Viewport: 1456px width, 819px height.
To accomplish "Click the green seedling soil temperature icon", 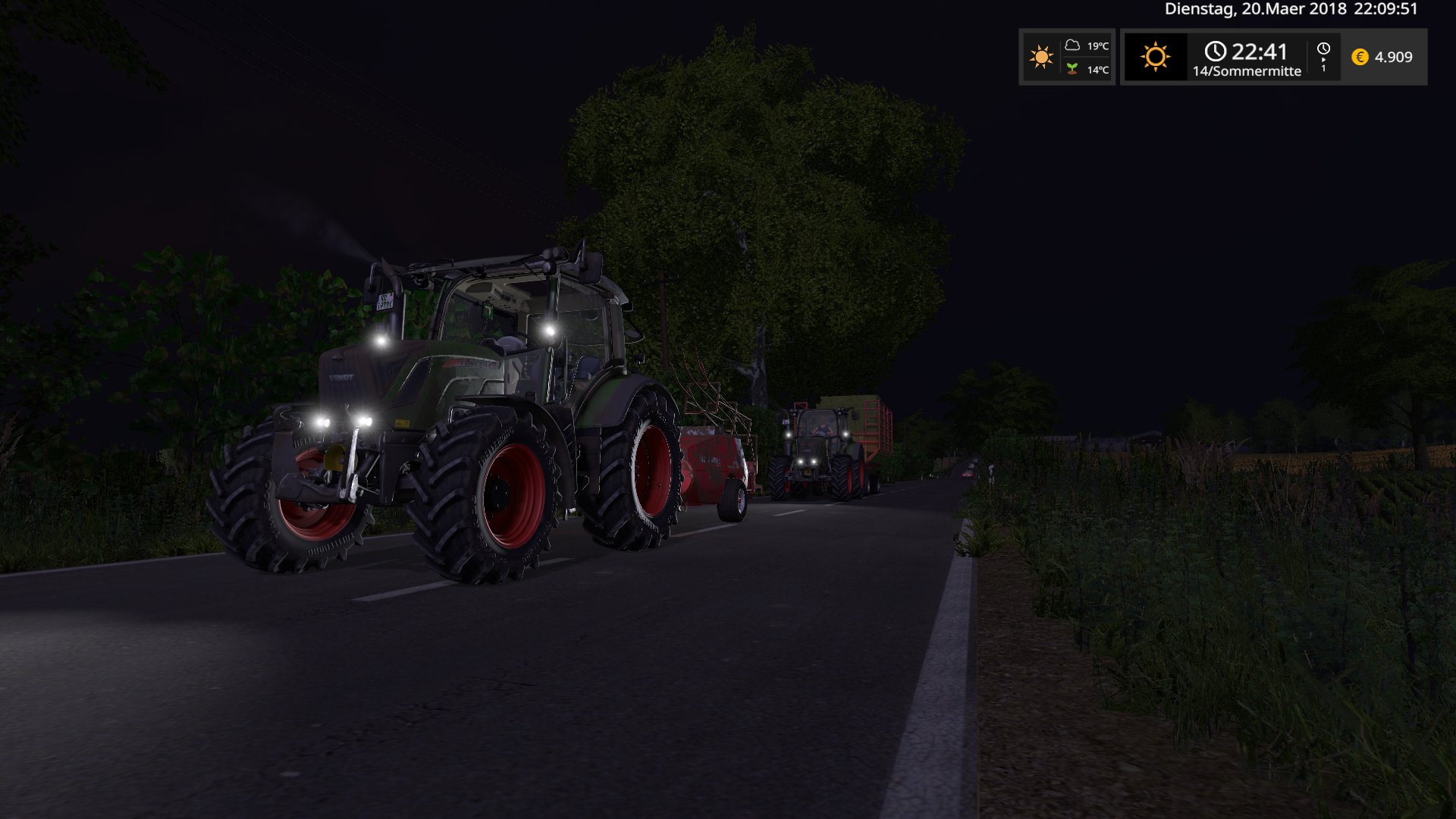I will pos(1072,69).
